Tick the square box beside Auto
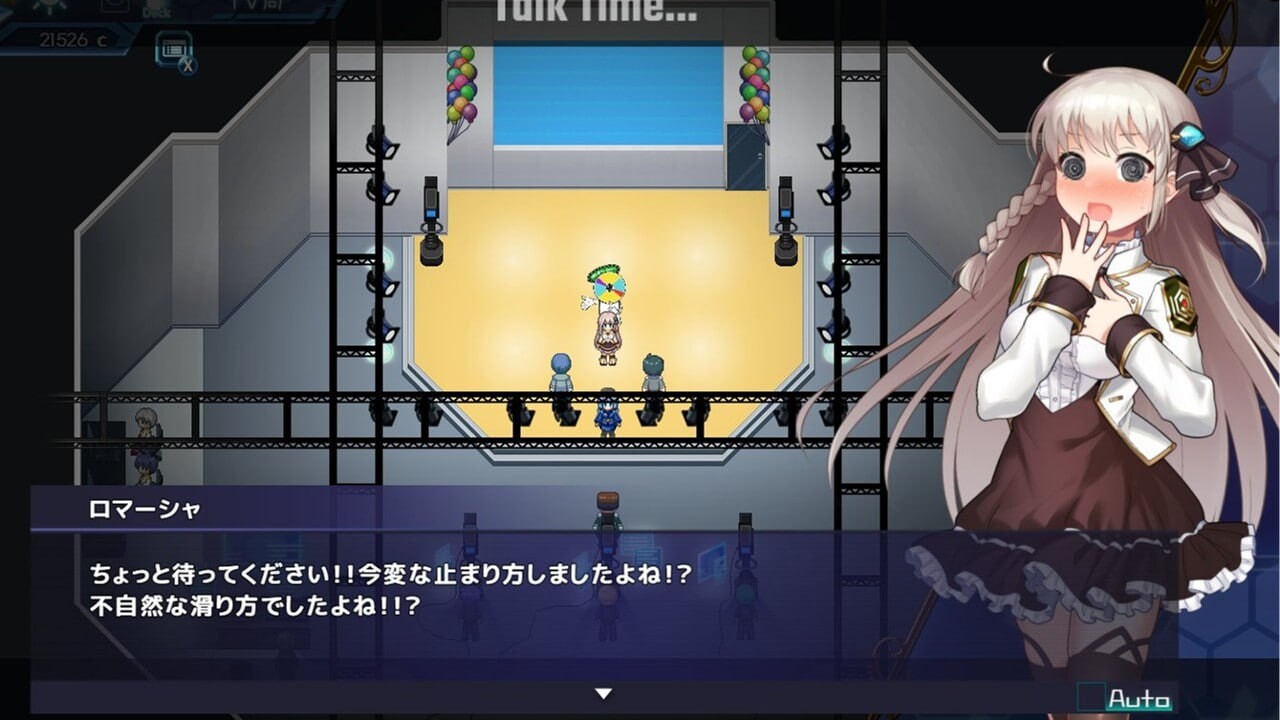Image resolution: width=1280 pixels, height=720 pixels. pos(1091,696)
